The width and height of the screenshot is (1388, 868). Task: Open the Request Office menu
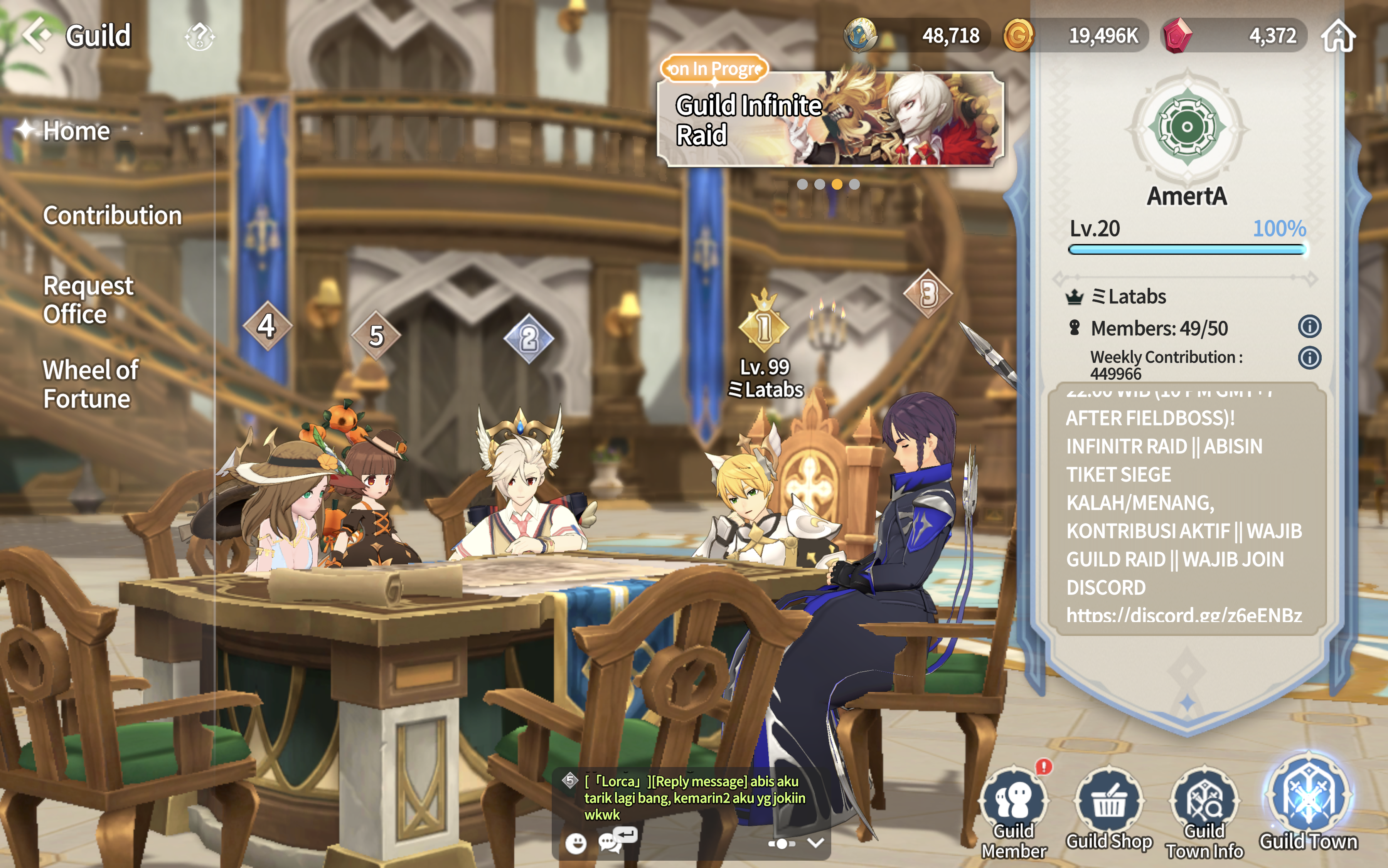point(88,299)
